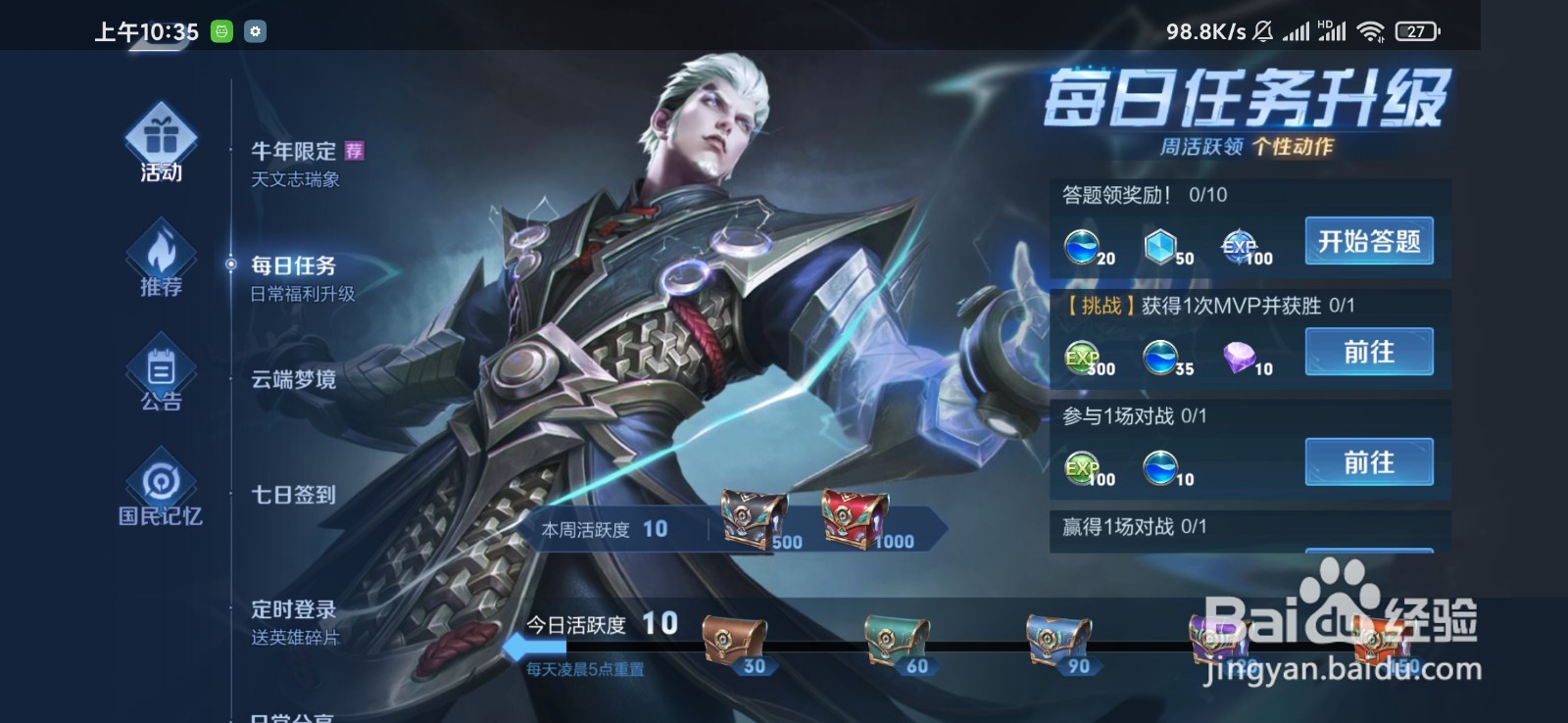Select the diamond token icon near 50
The image size is (1568, 723).
[x=1160, y=247]
